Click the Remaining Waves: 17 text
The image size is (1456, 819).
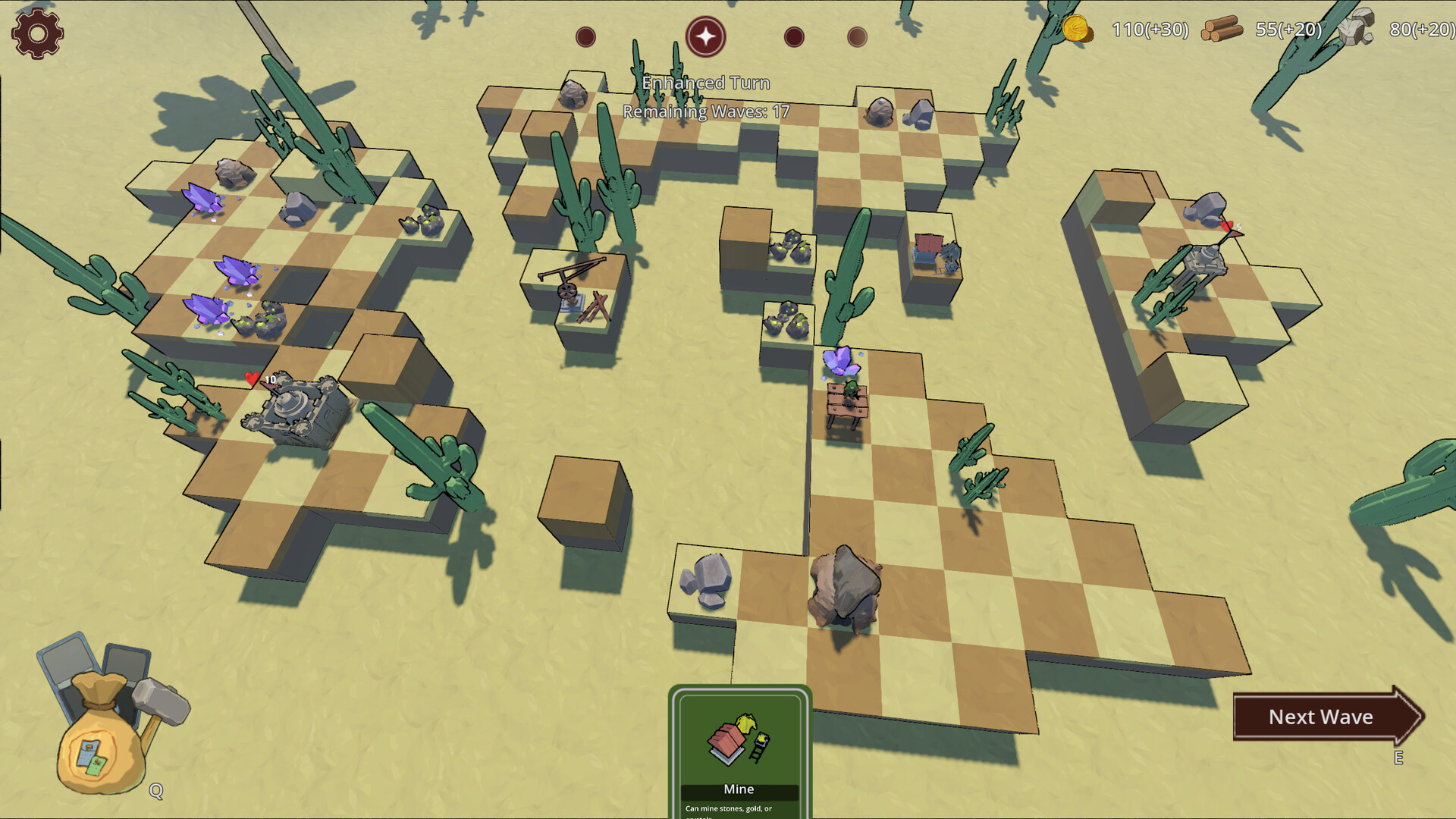coord(706,111)
